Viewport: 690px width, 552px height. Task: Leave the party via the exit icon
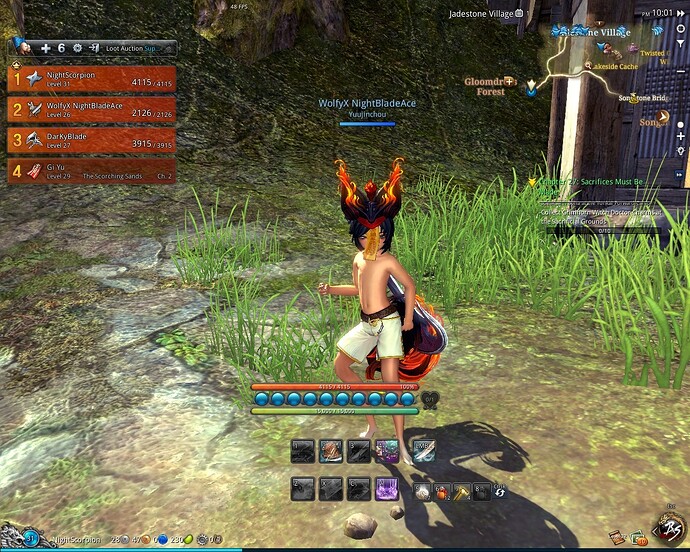point(93,47)
